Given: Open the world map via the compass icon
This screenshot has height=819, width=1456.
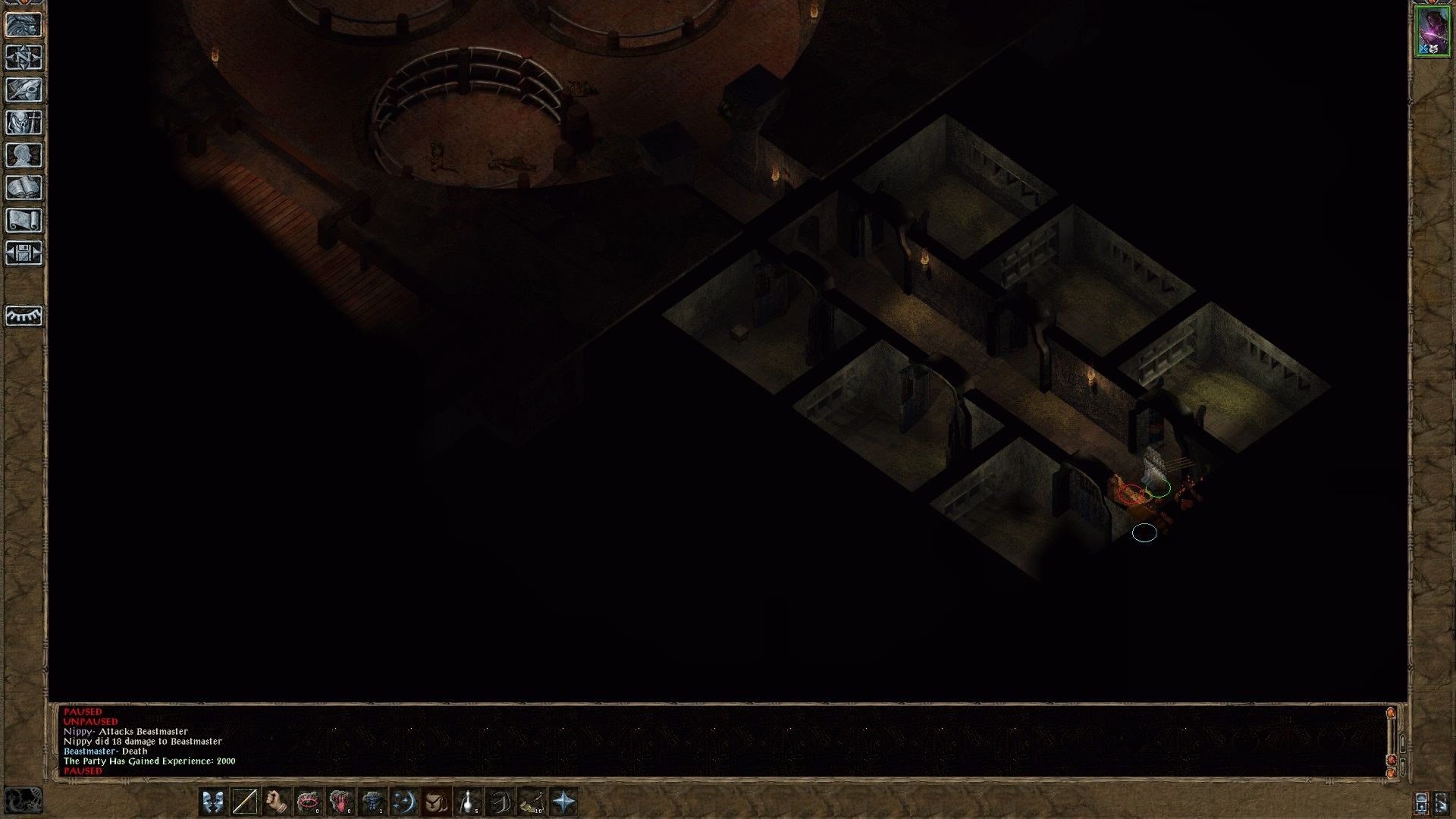Looking at the screenshot, I should pos(23,57).
